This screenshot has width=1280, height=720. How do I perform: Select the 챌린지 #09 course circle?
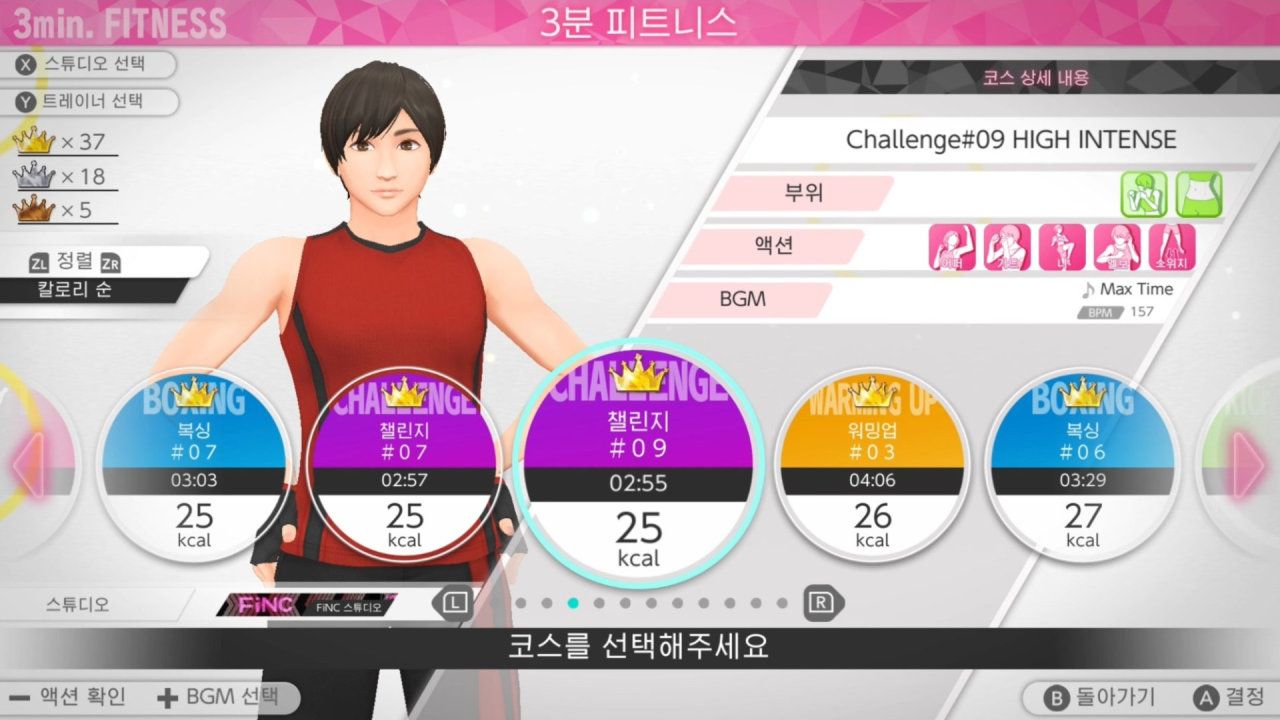pyautogui.click(x=638, y=470)
